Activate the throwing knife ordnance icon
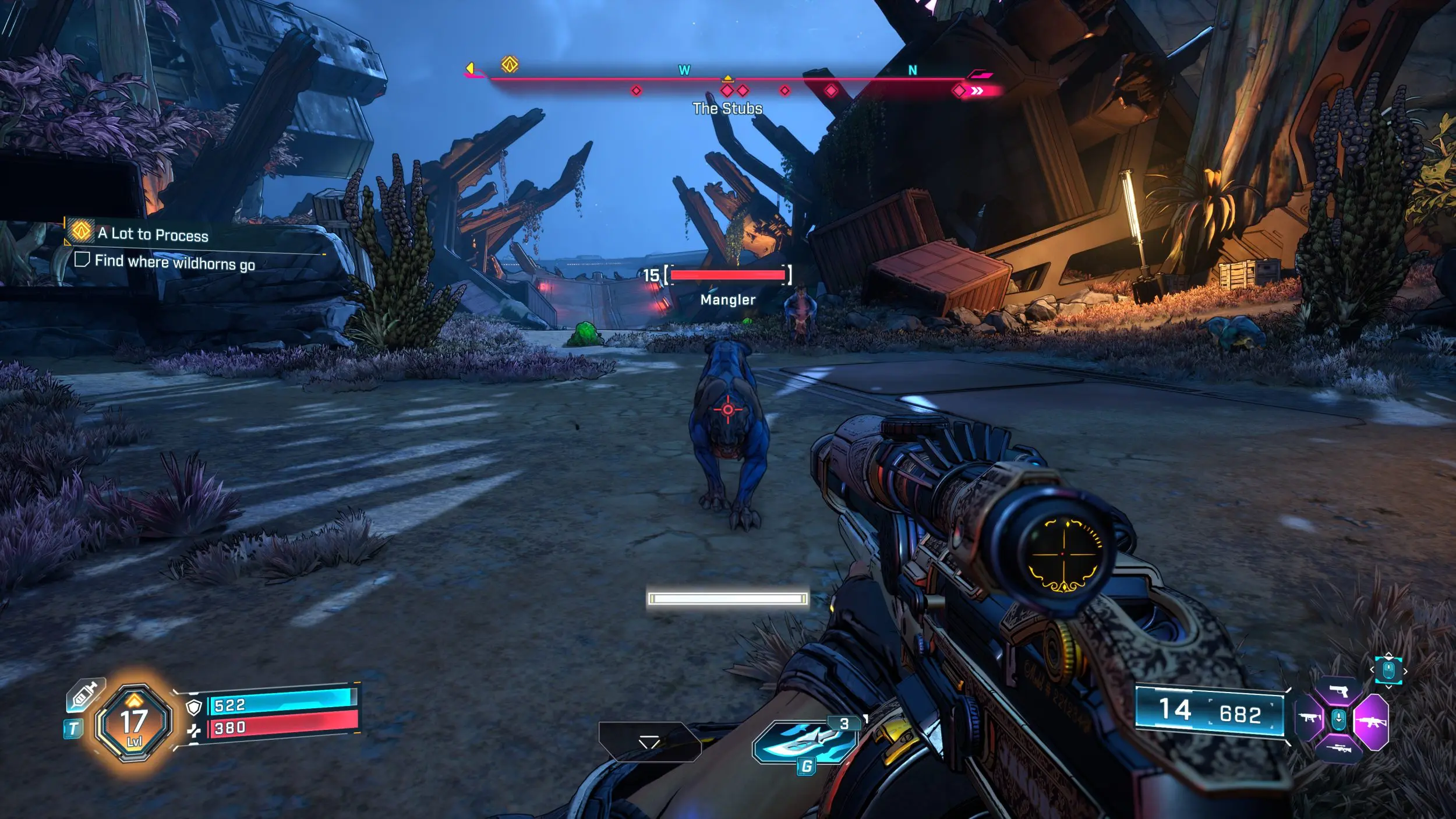Viewport: 1456px width, 819px height. point(804,742)
